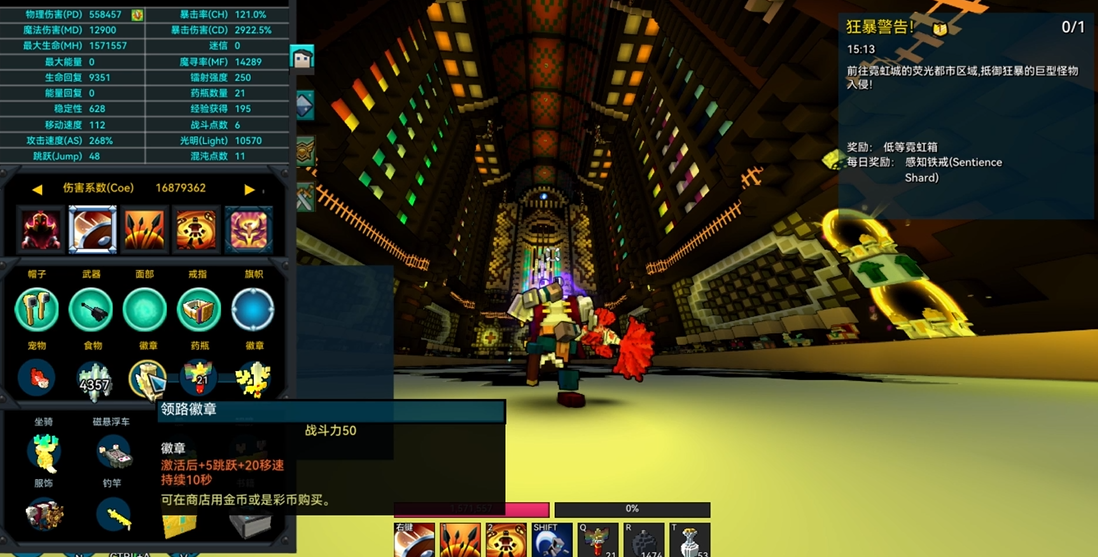The image size is (1098, 557).
Task: Select the red hooded class passive icon
Action: [41, 230]
